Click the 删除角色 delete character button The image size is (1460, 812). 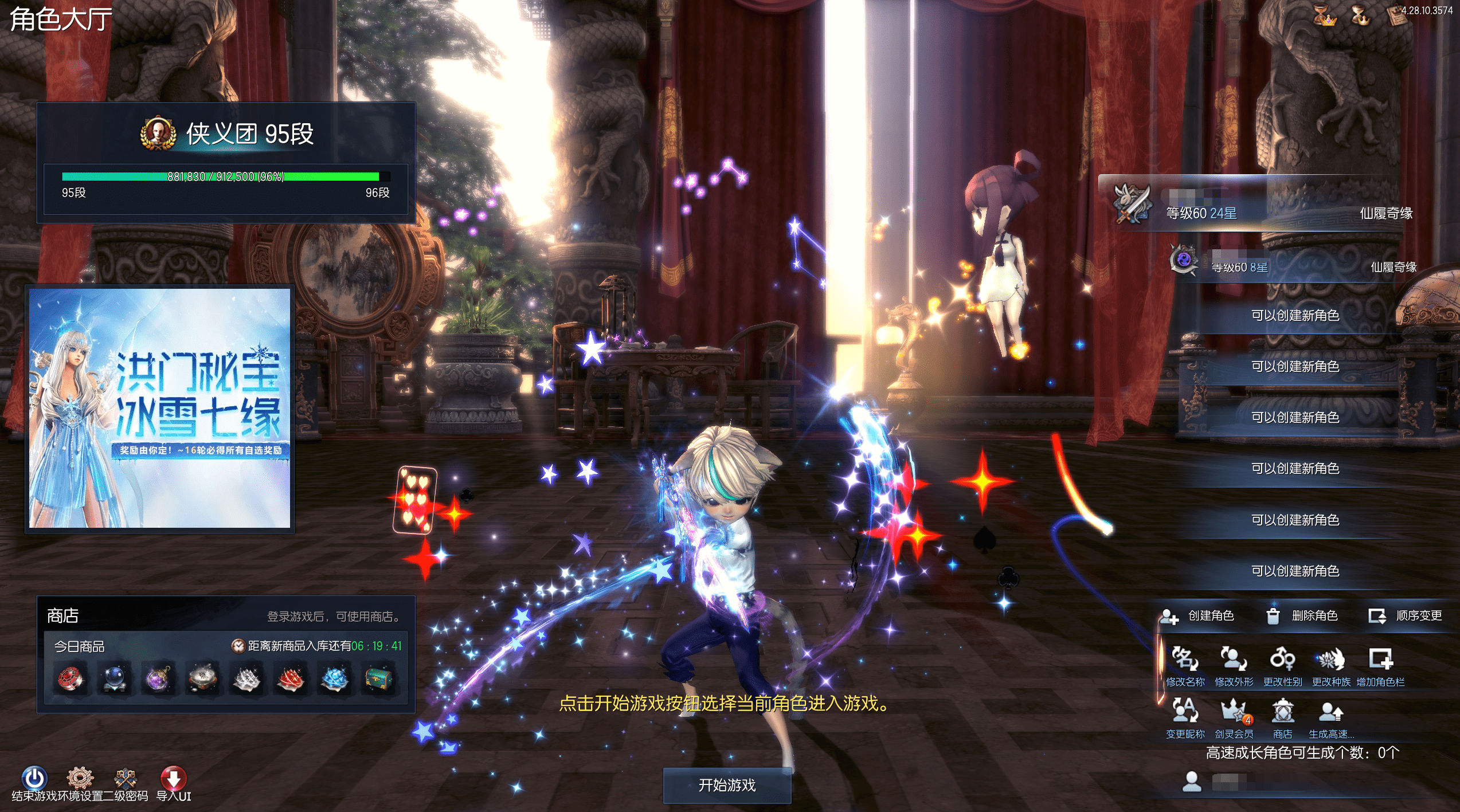click(1302, 616)
